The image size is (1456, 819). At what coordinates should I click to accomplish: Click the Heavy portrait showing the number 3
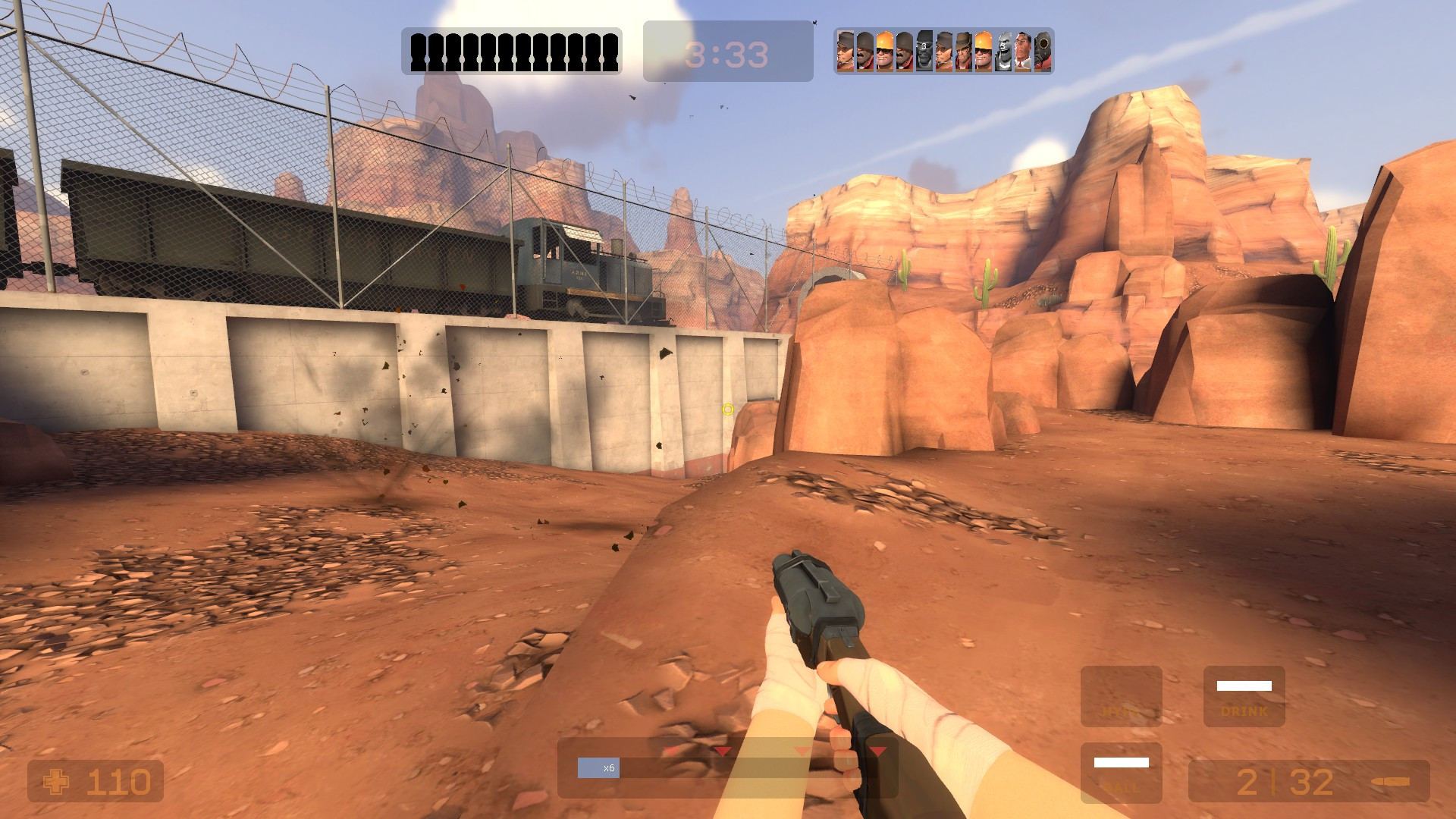1003,51
